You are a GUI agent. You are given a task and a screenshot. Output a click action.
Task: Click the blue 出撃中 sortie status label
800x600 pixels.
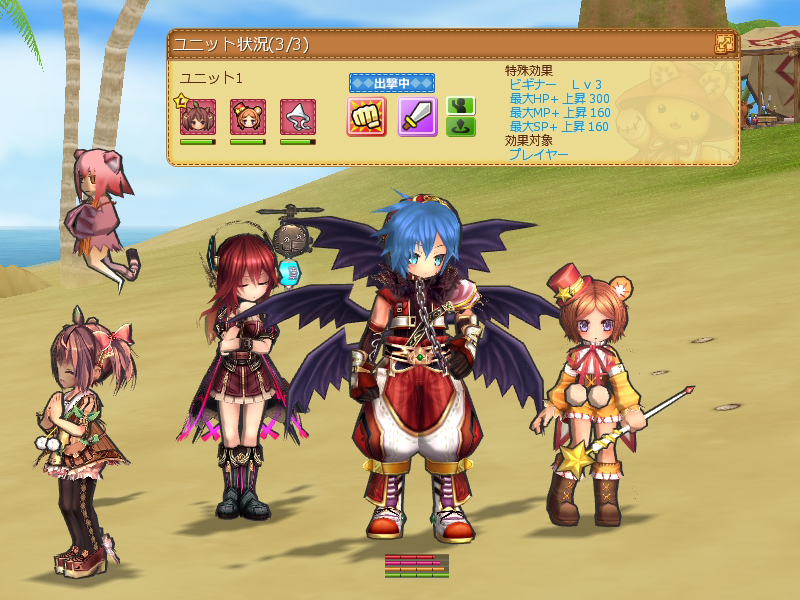click(392, 83)
